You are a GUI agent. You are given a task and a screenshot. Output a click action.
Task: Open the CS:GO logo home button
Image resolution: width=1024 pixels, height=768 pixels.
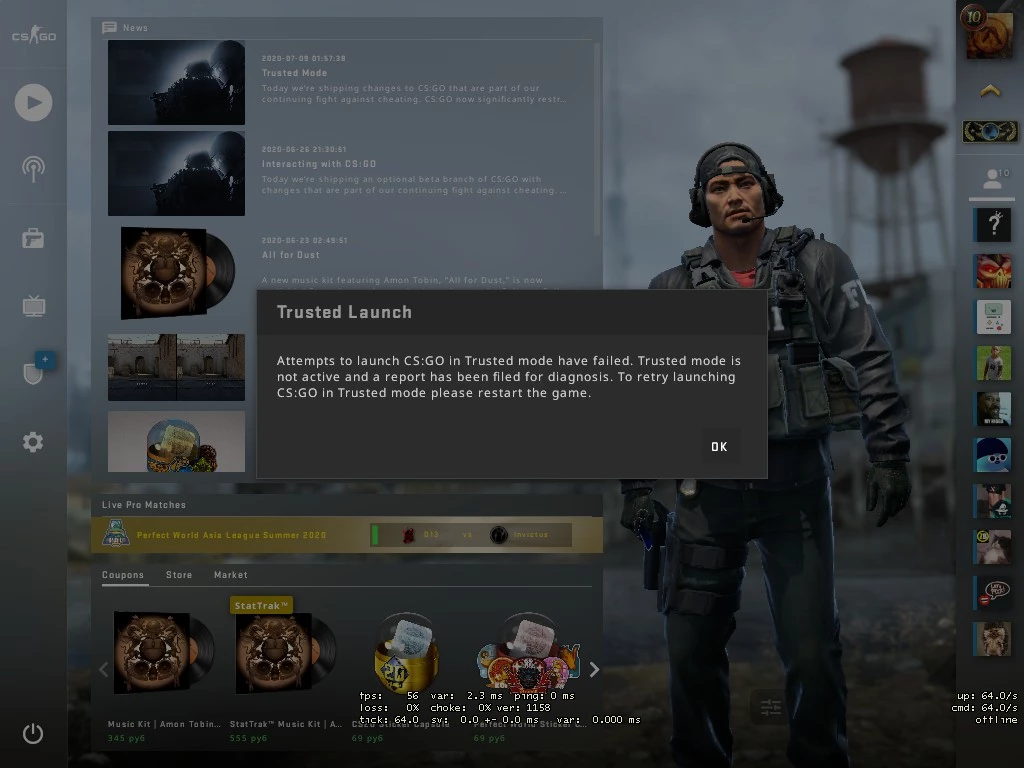33,36
